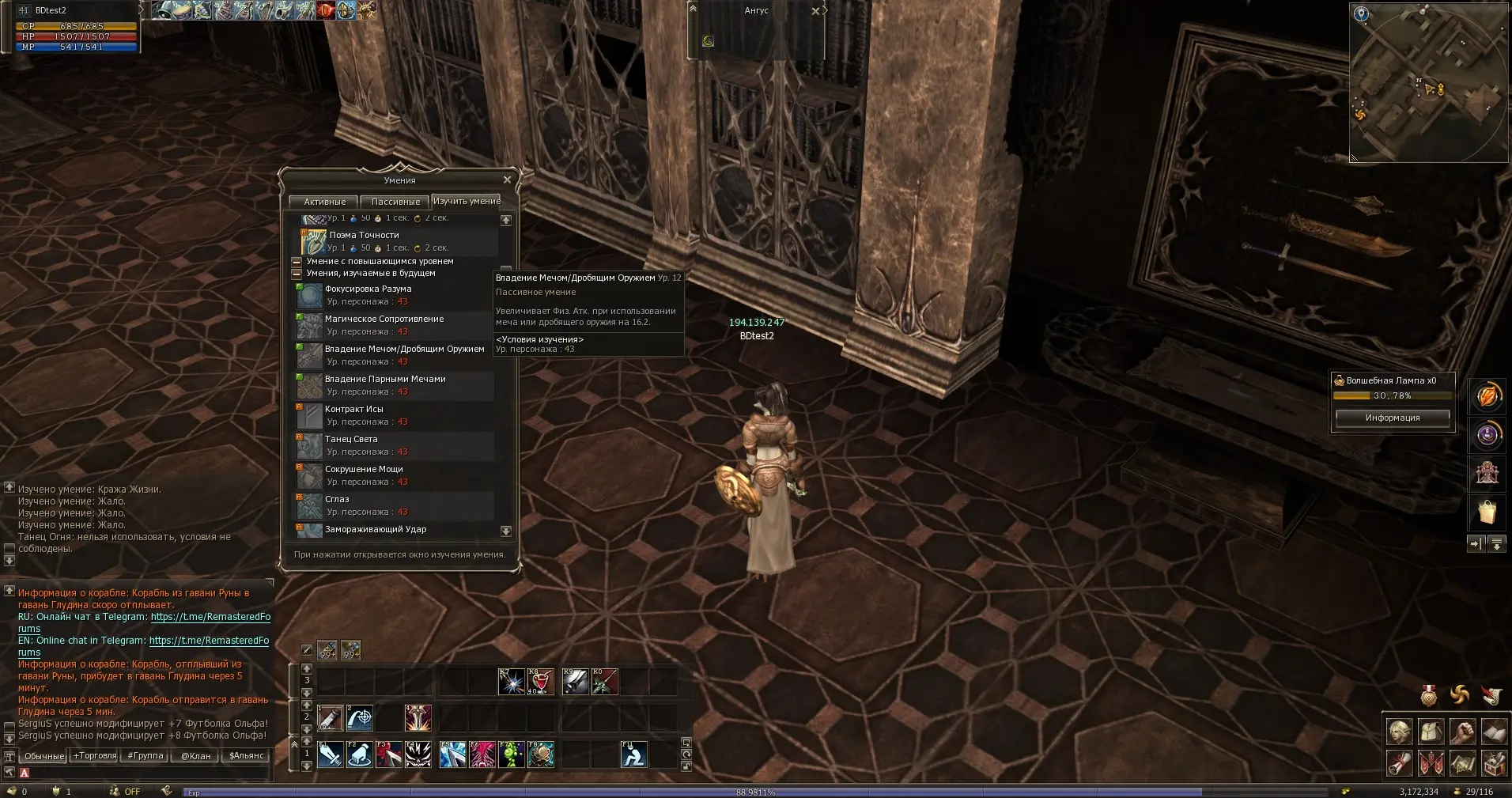1512x798 pixels.
Task: Use the F11 sit action slot
Action: 634,755
